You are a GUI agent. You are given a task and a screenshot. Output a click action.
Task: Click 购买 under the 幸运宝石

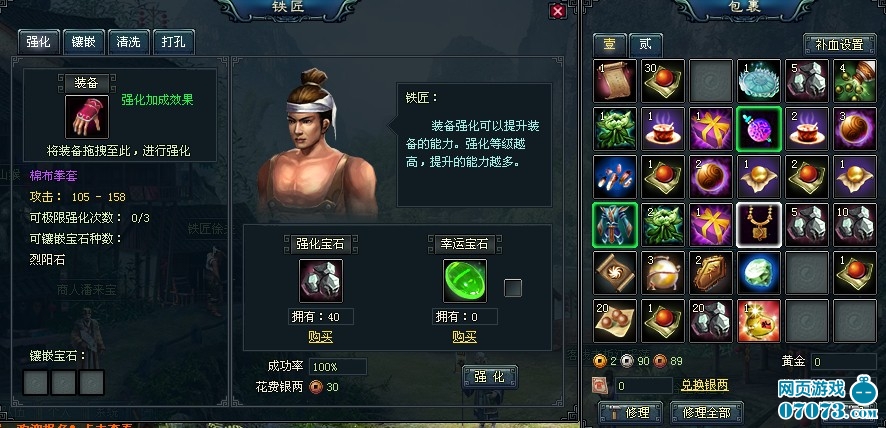click(x=465, y=336)
